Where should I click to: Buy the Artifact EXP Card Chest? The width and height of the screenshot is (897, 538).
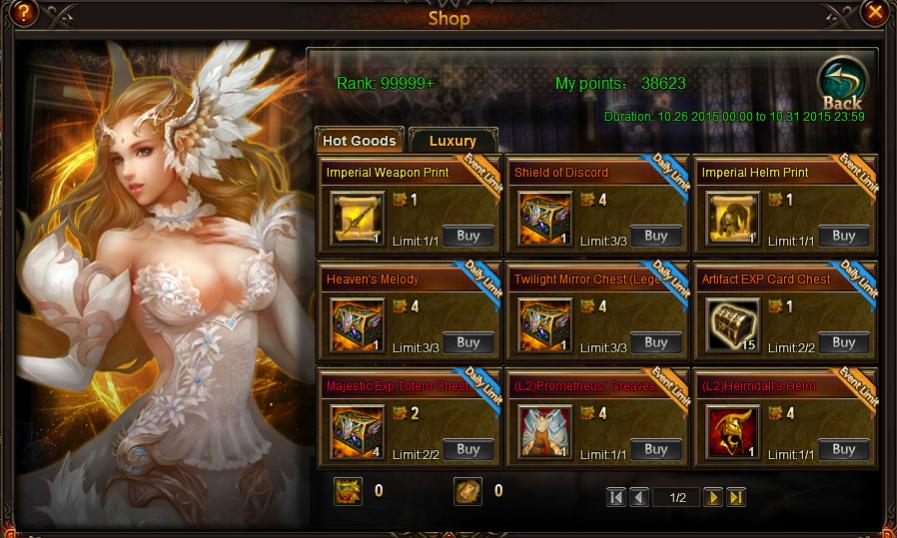[844, 343]
